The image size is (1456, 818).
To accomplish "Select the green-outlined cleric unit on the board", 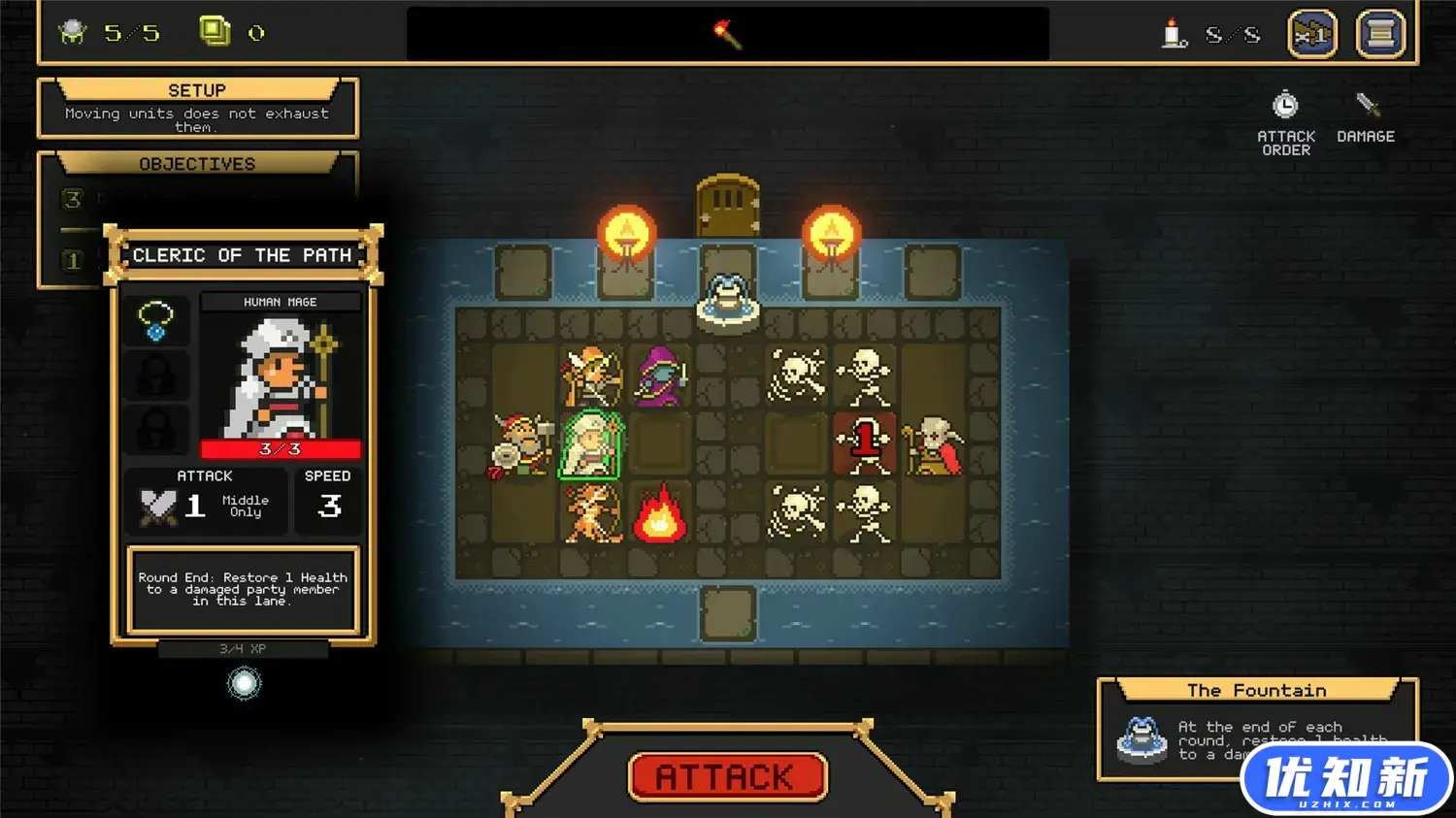I will [x=590, y=445].
